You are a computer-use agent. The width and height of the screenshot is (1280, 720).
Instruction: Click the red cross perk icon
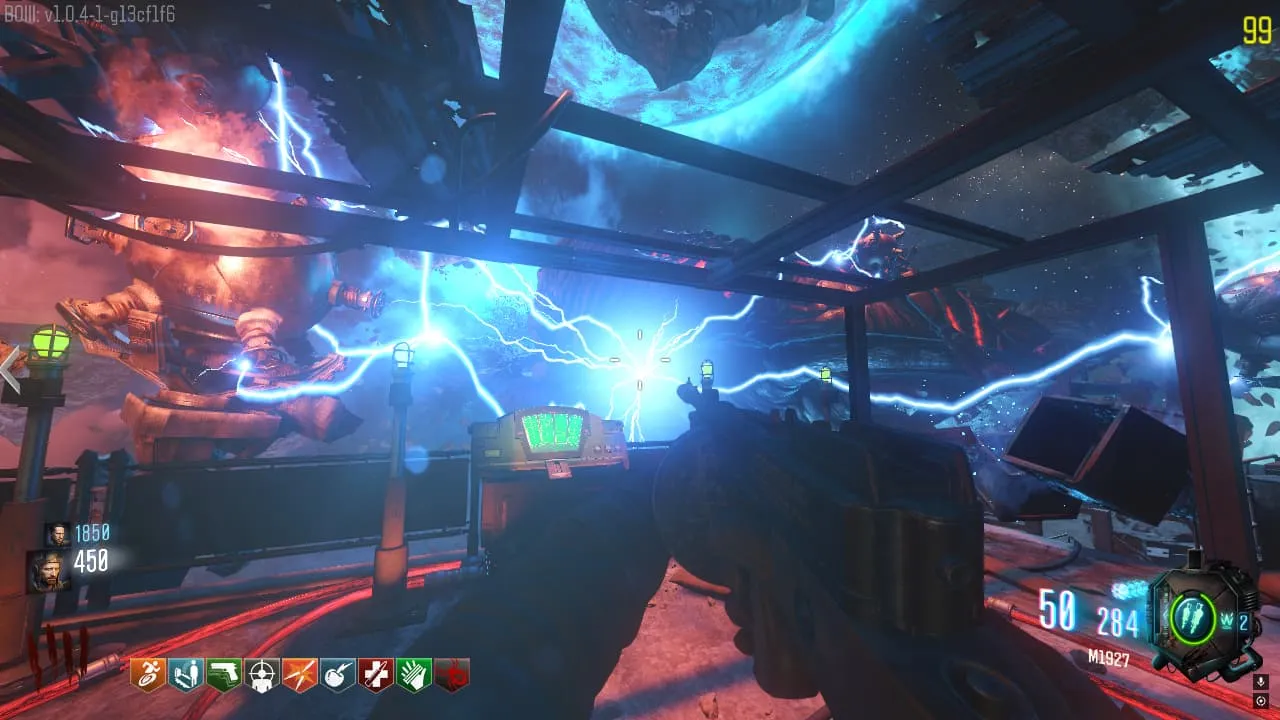point(376,674)
